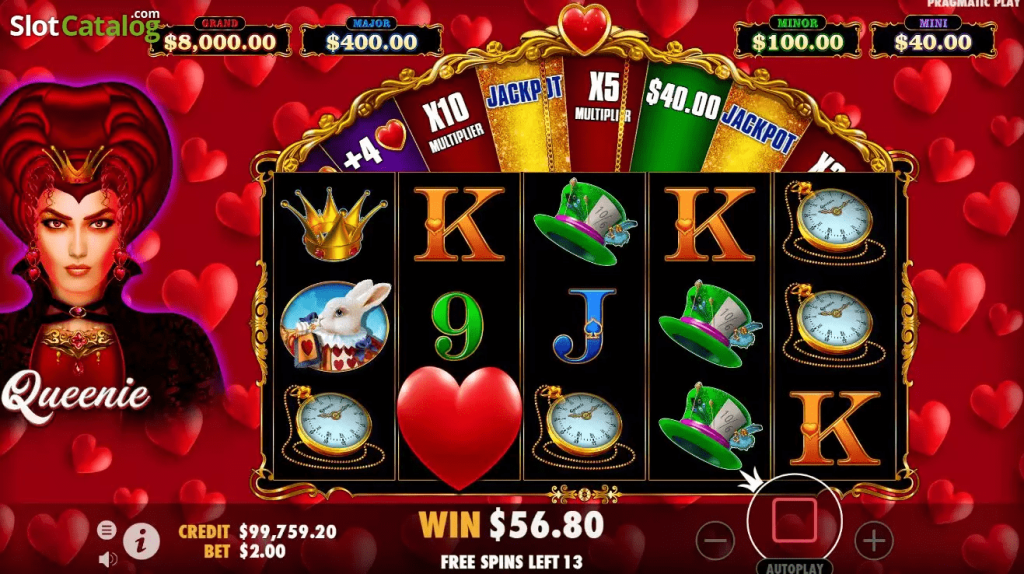
Task: Visit the SlotCatalog.com logo link
Action: pyautogui.click(x=84, y=26)
